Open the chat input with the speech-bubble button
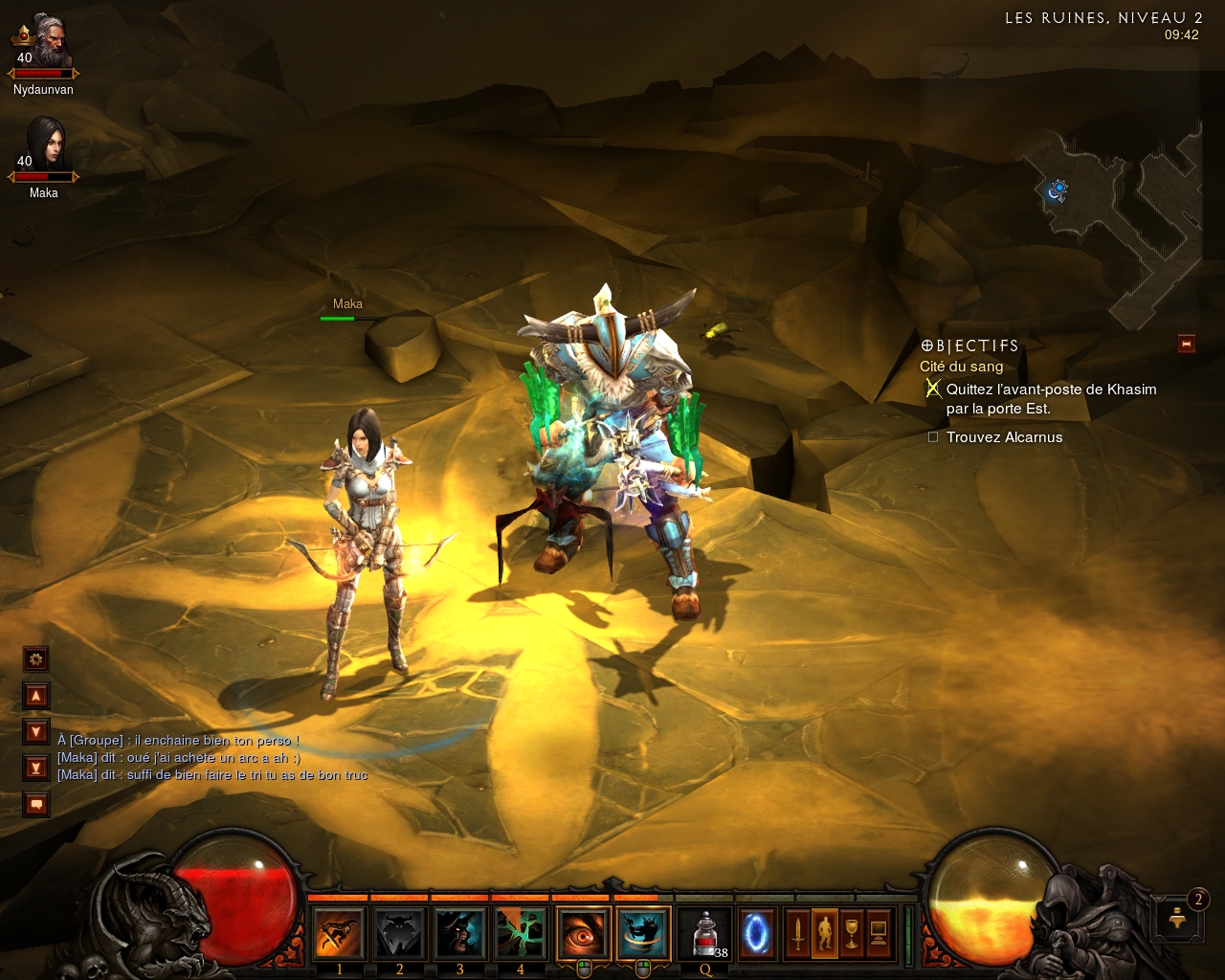The height and width of the screenshot is (980, 1225). [36, 804]
